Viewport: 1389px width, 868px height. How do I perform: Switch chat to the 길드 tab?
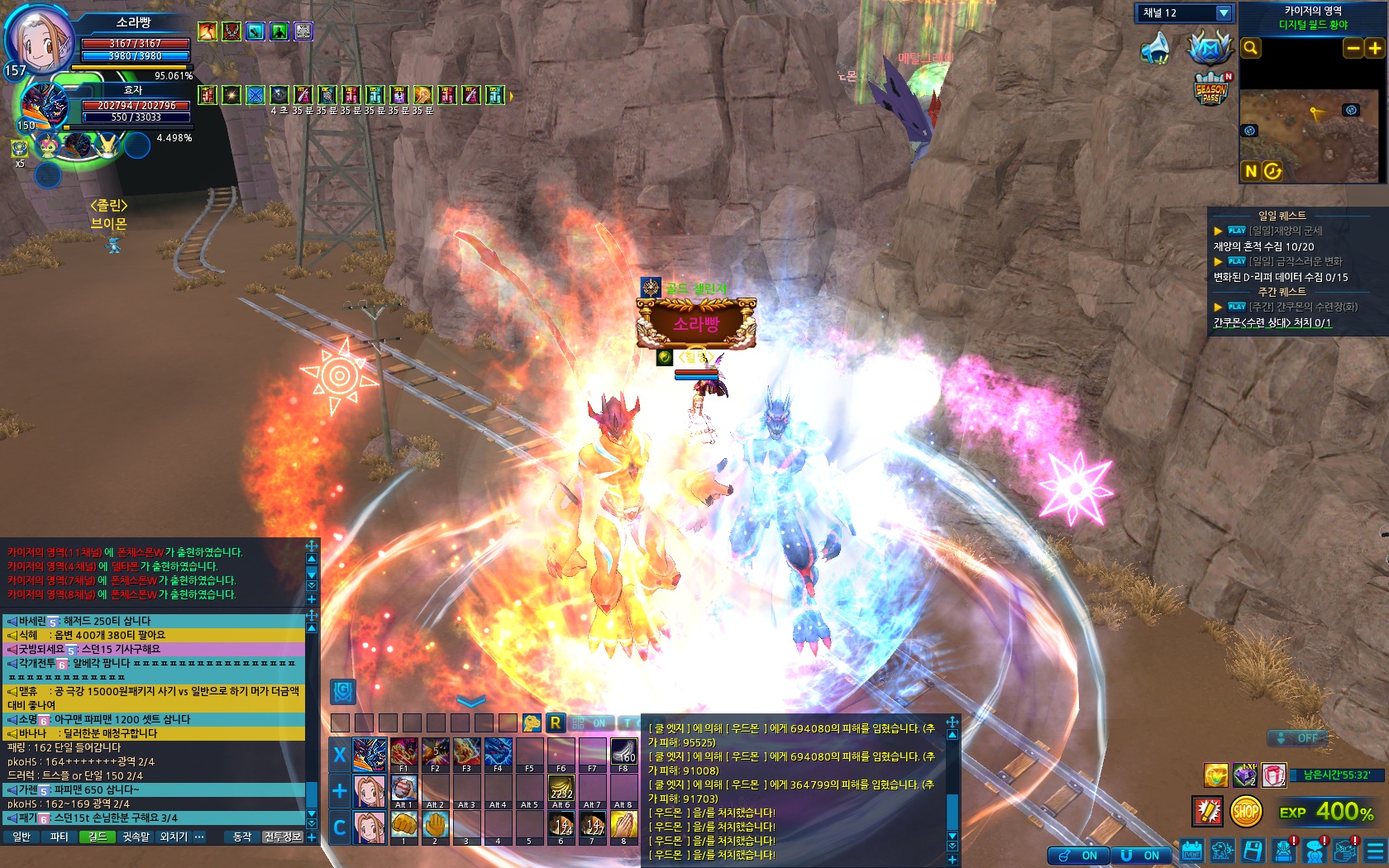coord(98,837)
